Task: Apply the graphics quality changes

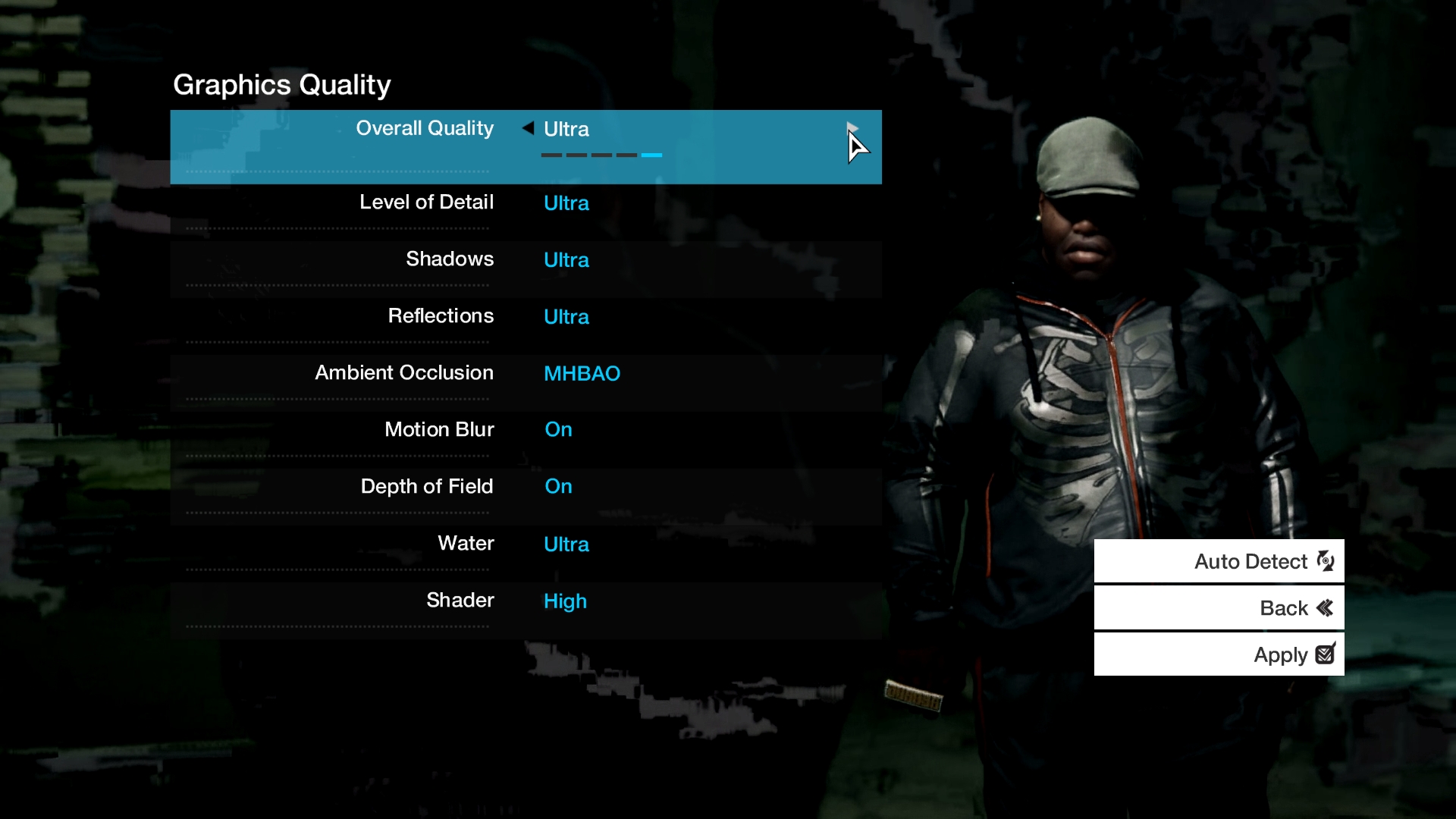Action: pyautogui.click(x=1219, y=654)
